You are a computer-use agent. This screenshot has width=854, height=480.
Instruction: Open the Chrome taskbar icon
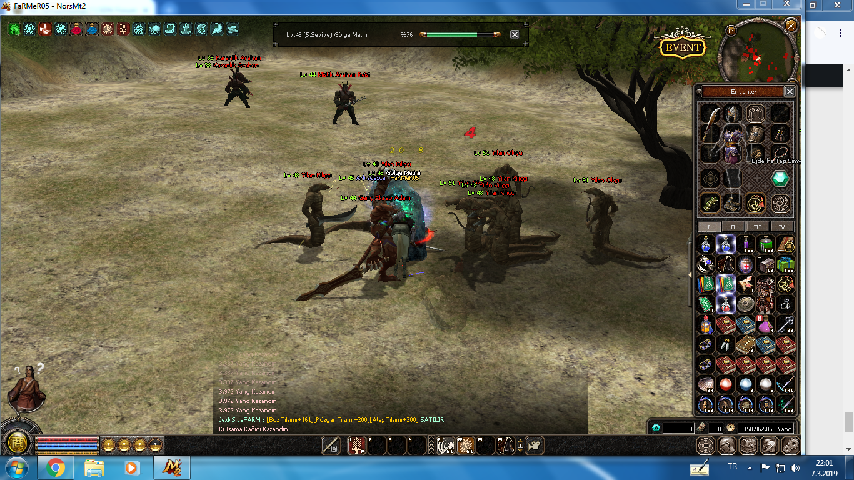(55, 468)
